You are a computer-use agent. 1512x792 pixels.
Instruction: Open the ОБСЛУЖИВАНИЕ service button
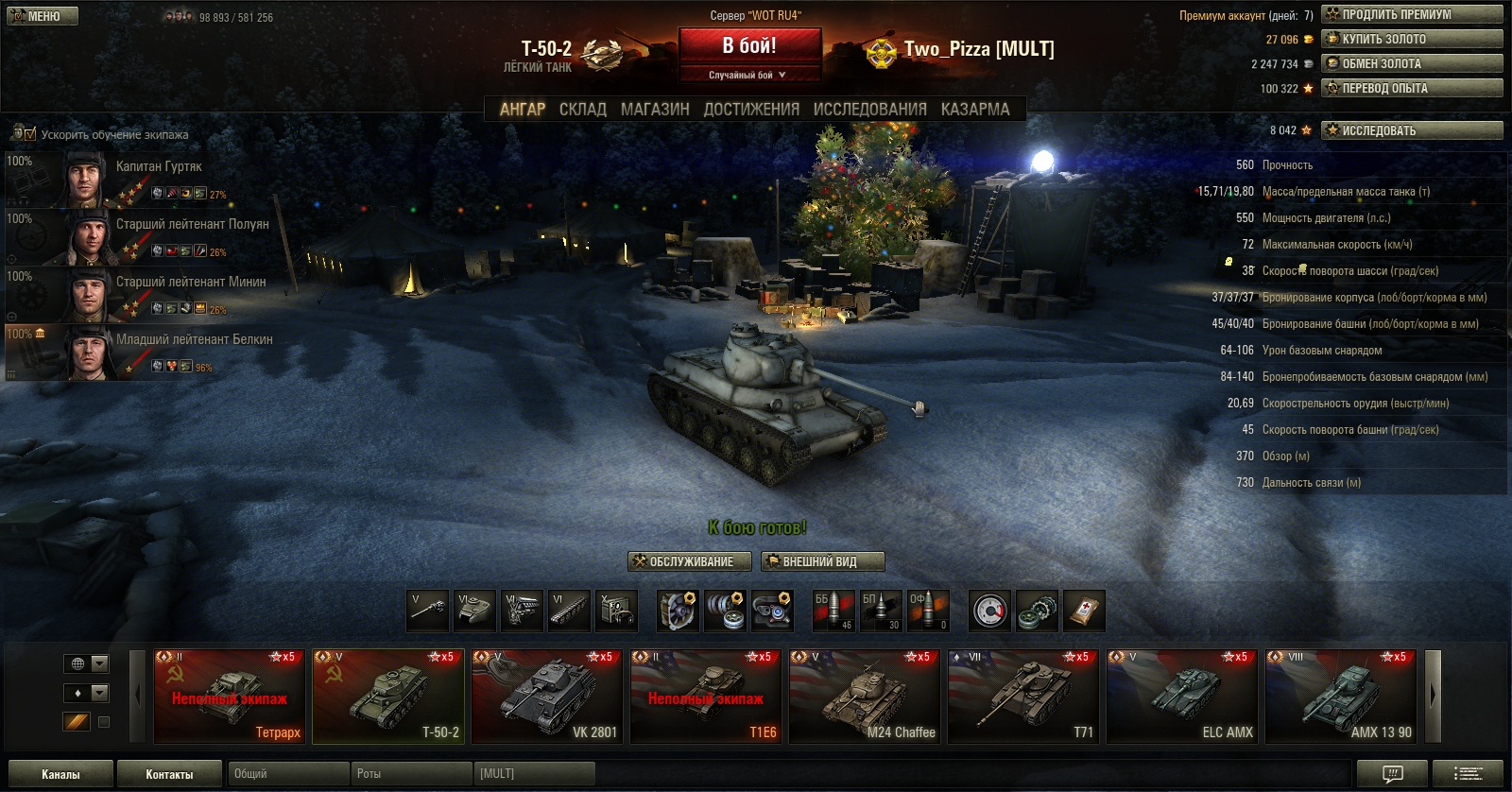[x=690, y=561]
